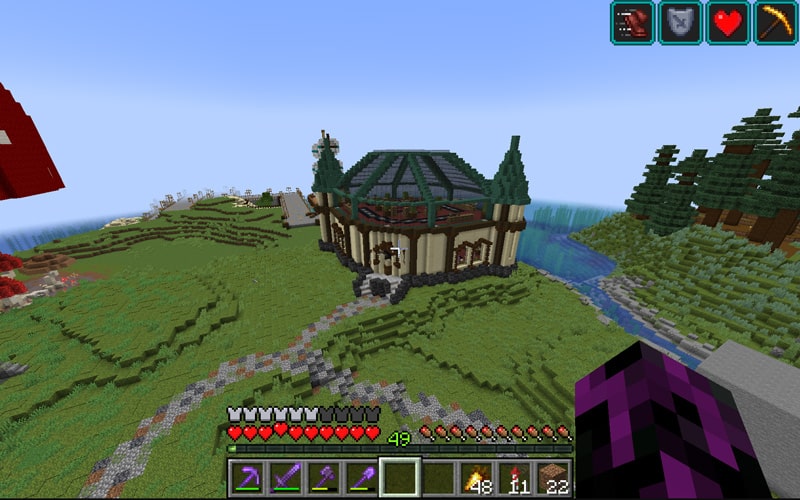
Task: Click the red heart status effect icon
Action: pos(728,22)
